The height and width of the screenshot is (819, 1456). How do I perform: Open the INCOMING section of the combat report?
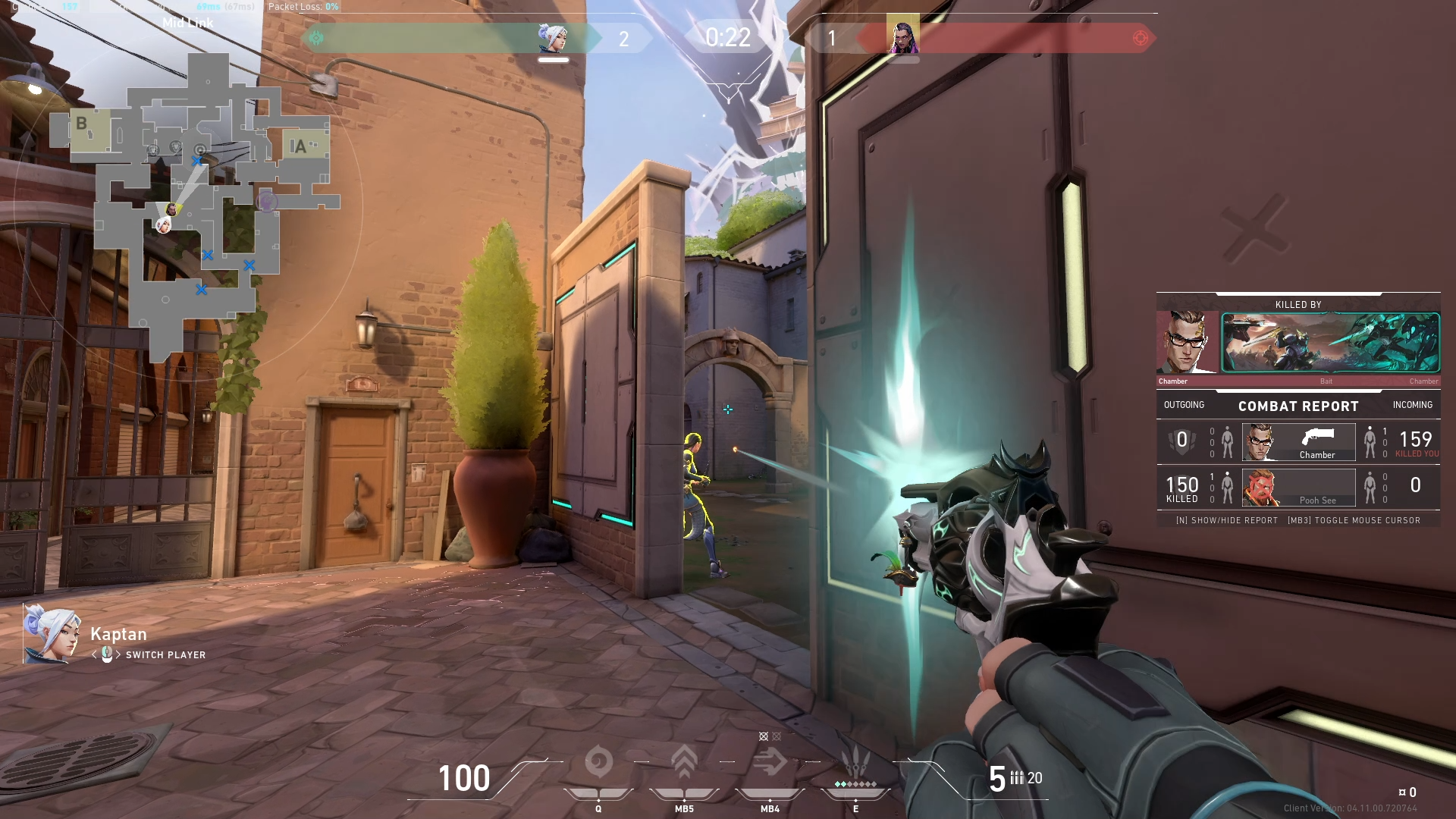click(x=1411, y=405)
